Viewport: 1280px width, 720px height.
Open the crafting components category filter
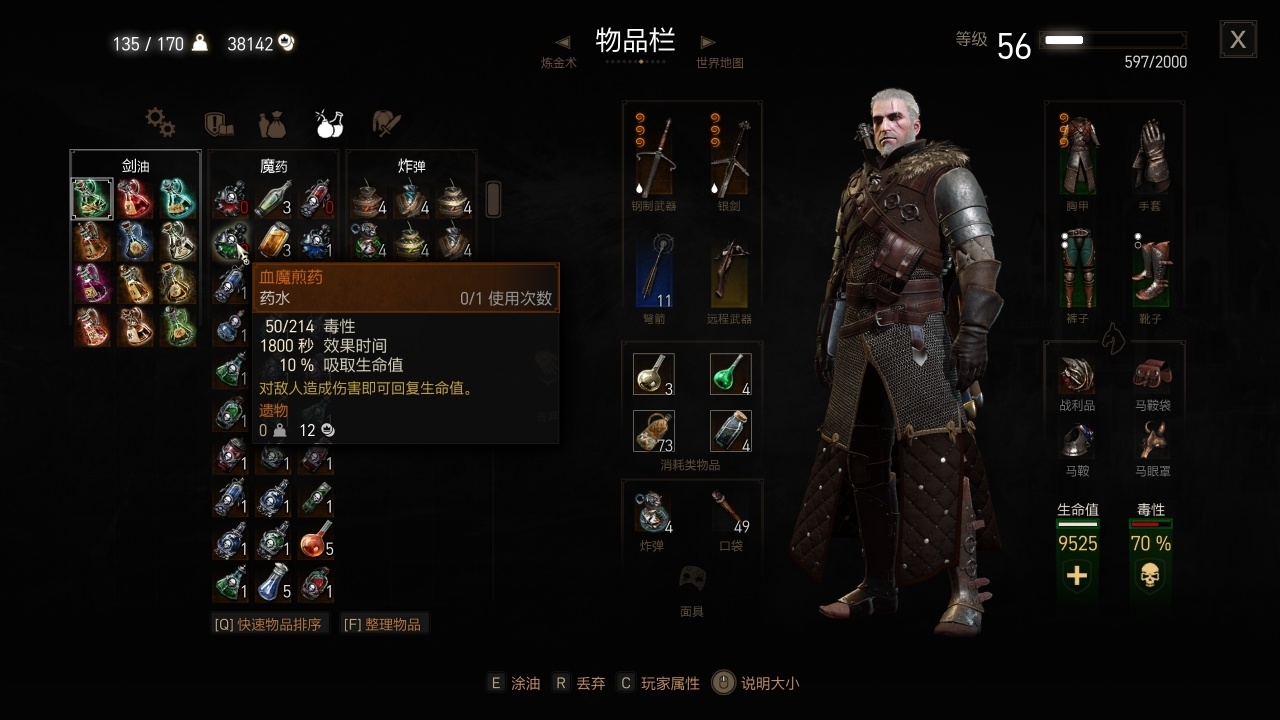click(x=160, y=123)
